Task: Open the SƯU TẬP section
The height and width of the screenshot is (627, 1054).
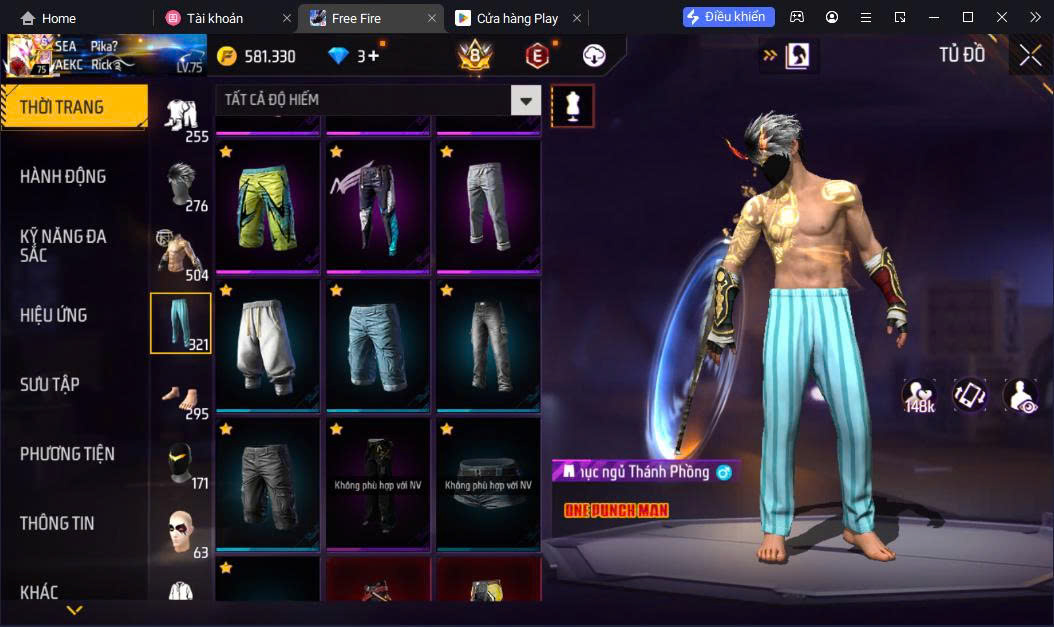Action: click(50, 385)
